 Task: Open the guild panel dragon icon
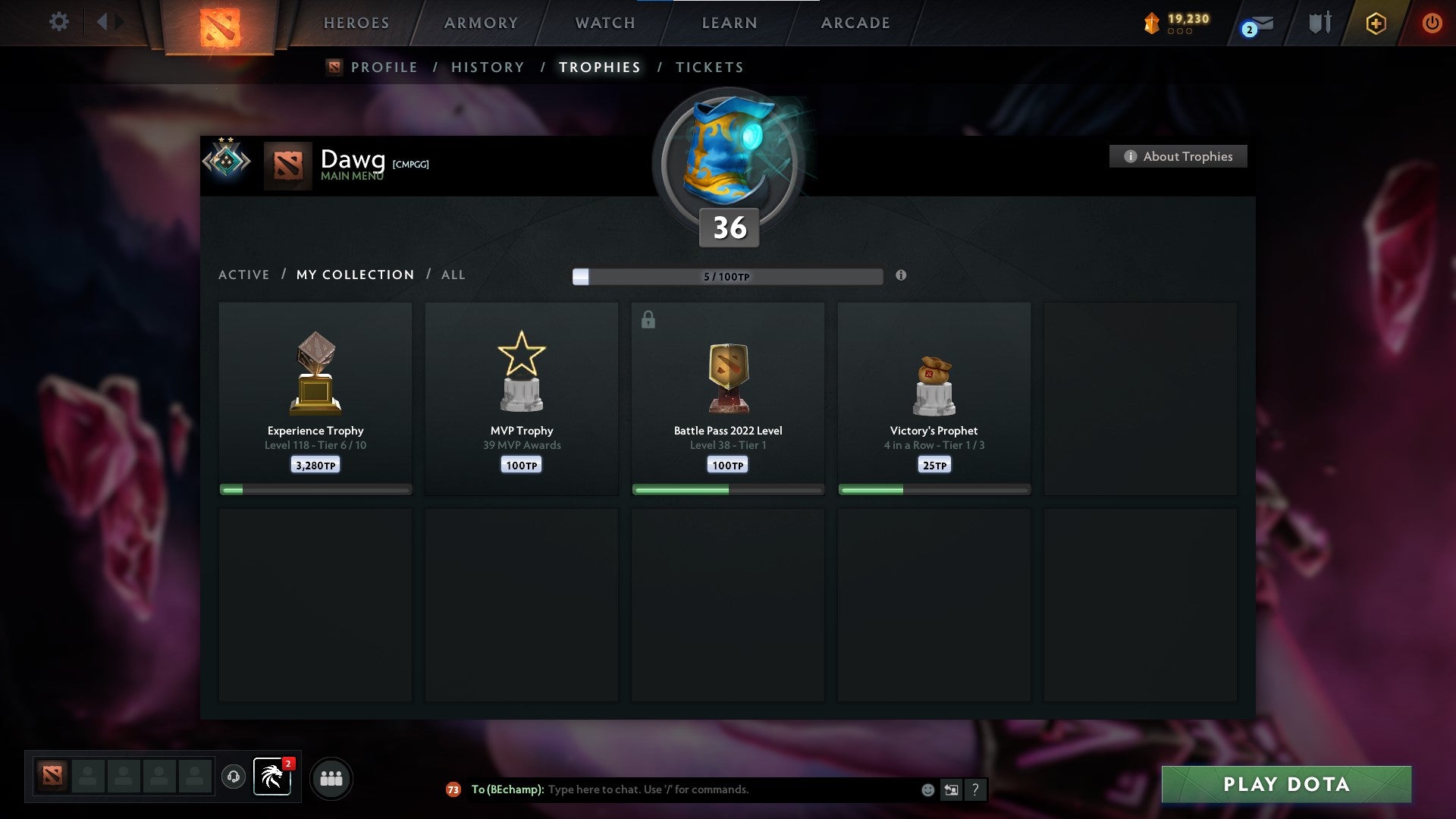click(272, 777)
